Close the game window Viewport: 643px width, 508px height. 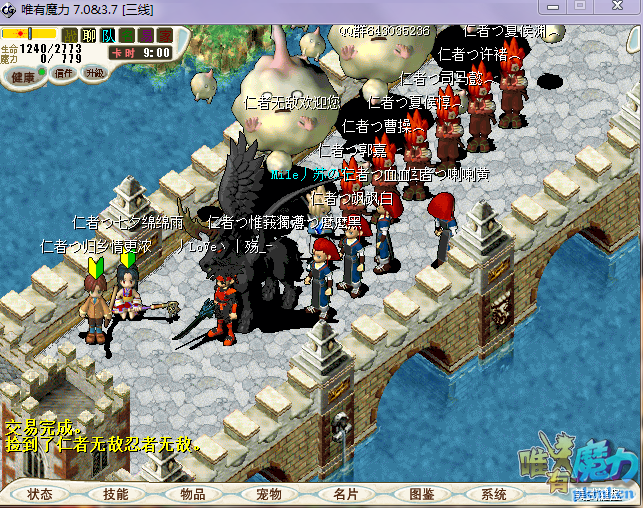point(618,8)
